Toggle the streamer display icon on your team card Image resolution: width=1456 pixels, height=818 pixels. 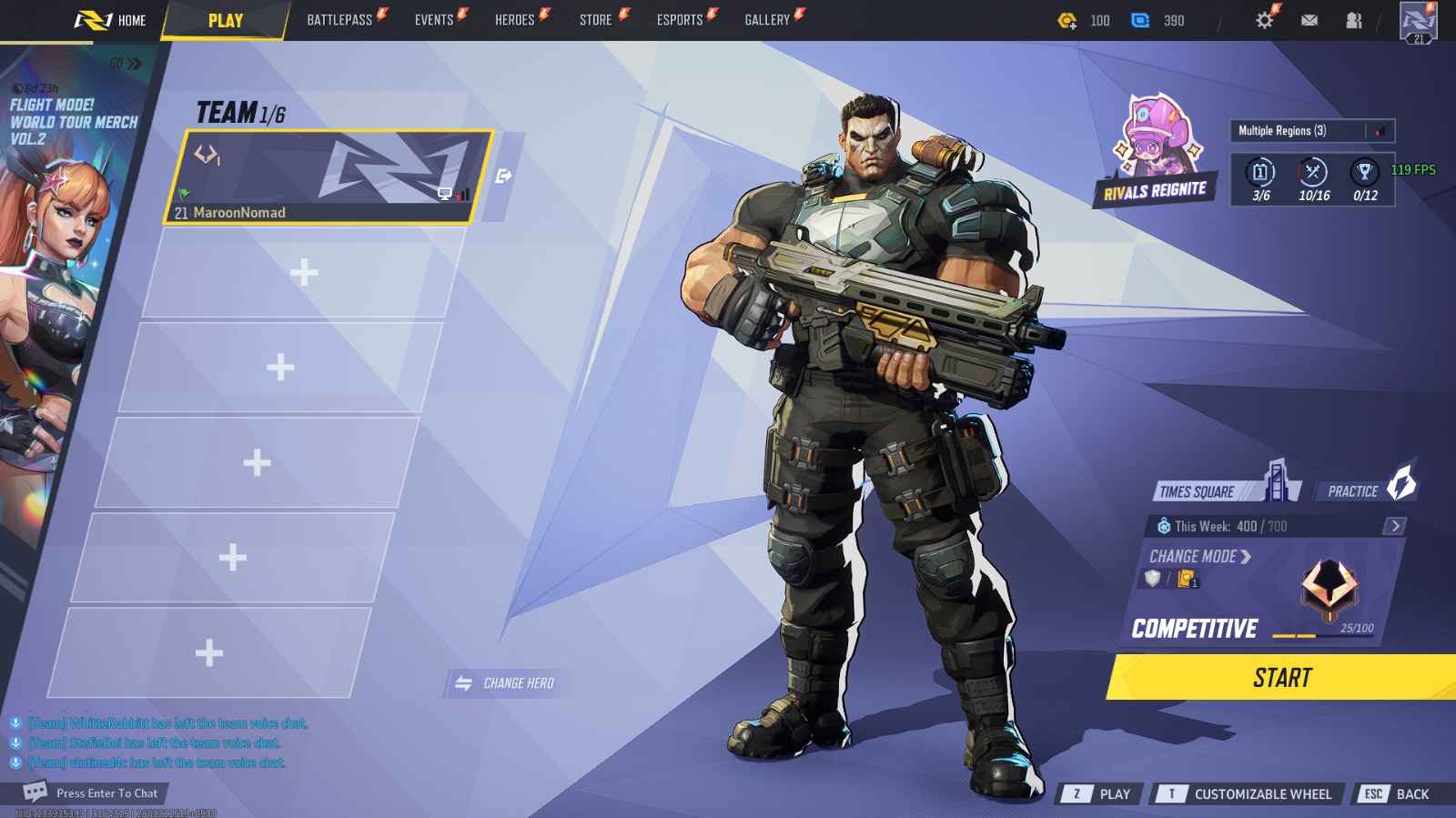click(x=443, y=194)
